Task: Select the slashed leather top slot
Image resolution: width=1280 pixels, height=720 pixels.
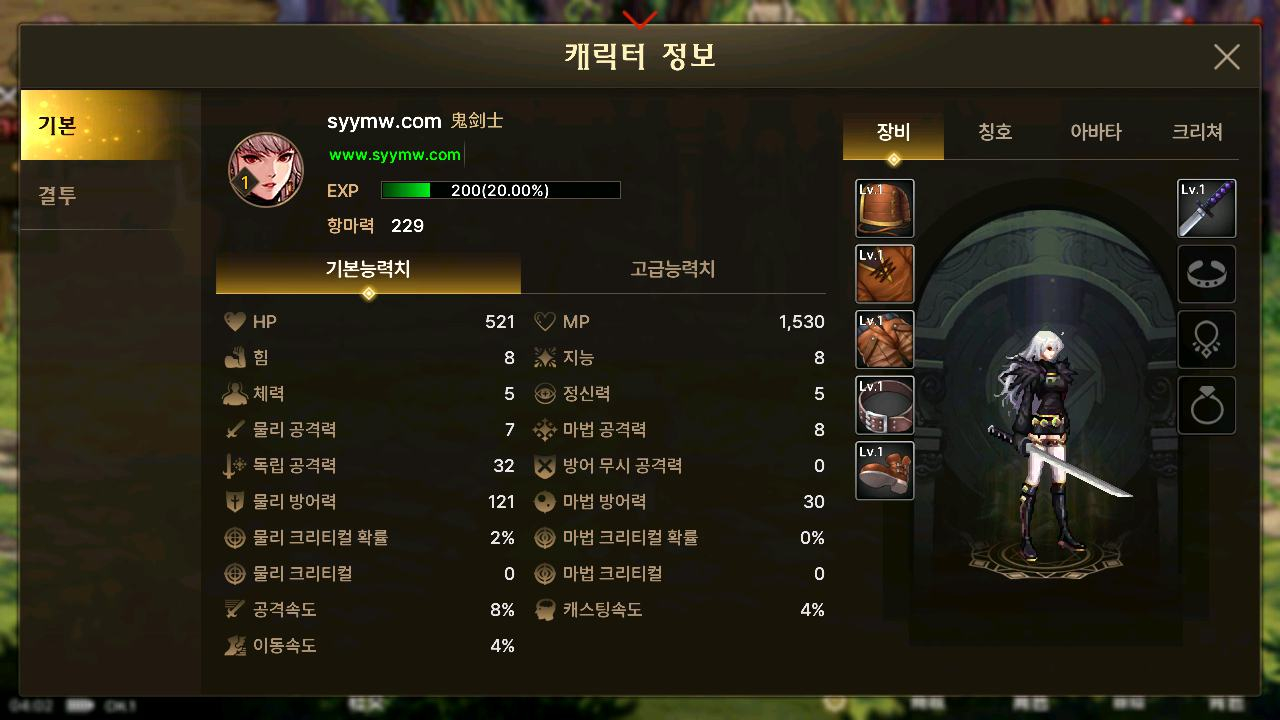Action: pos(885,274)
